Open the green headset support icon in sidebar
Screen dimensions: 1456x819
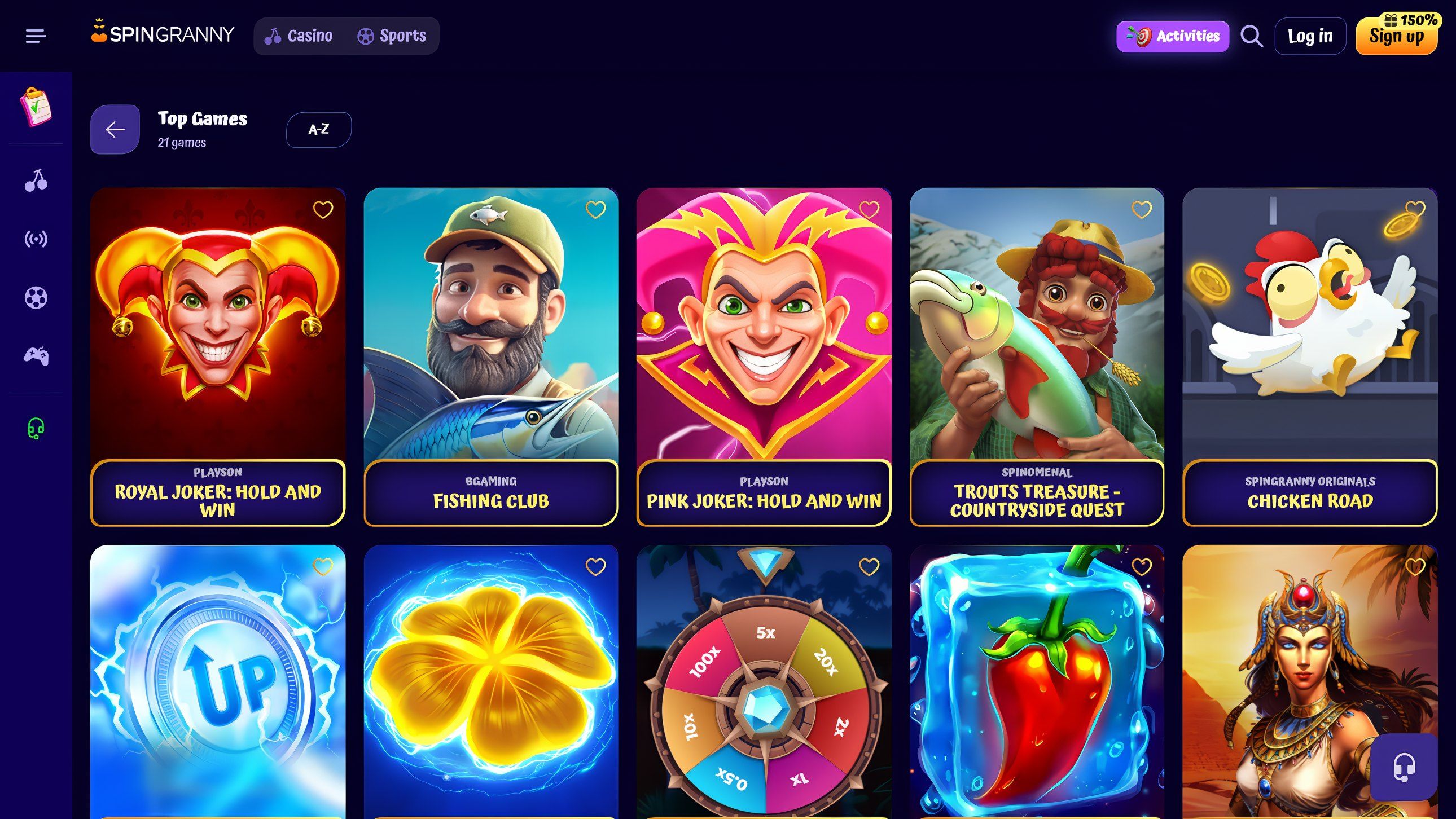pyautogui.click(x=36, y=428)
